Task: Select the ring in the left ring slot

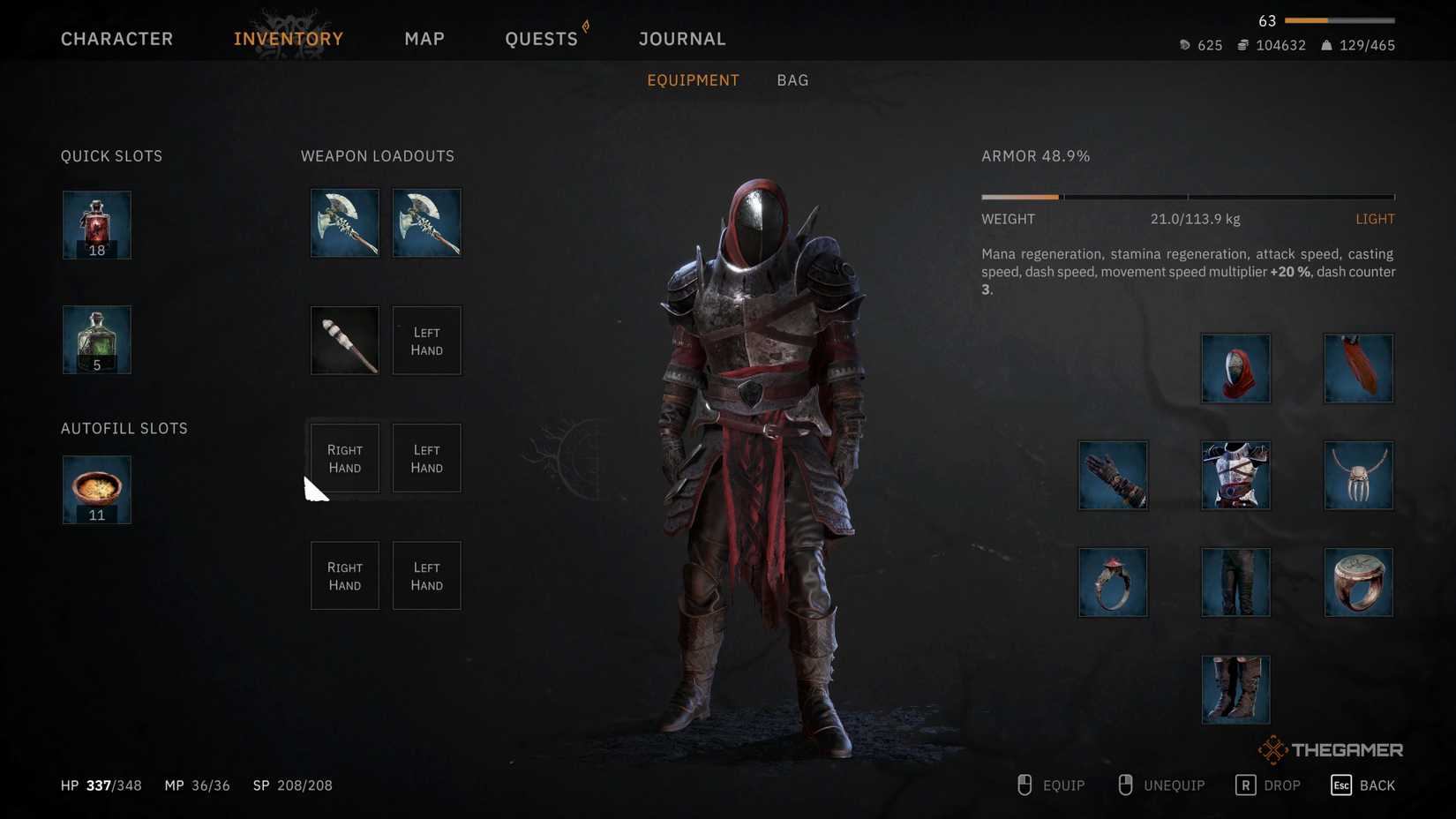Action: pyautogui.click(x=1113, y=582)
